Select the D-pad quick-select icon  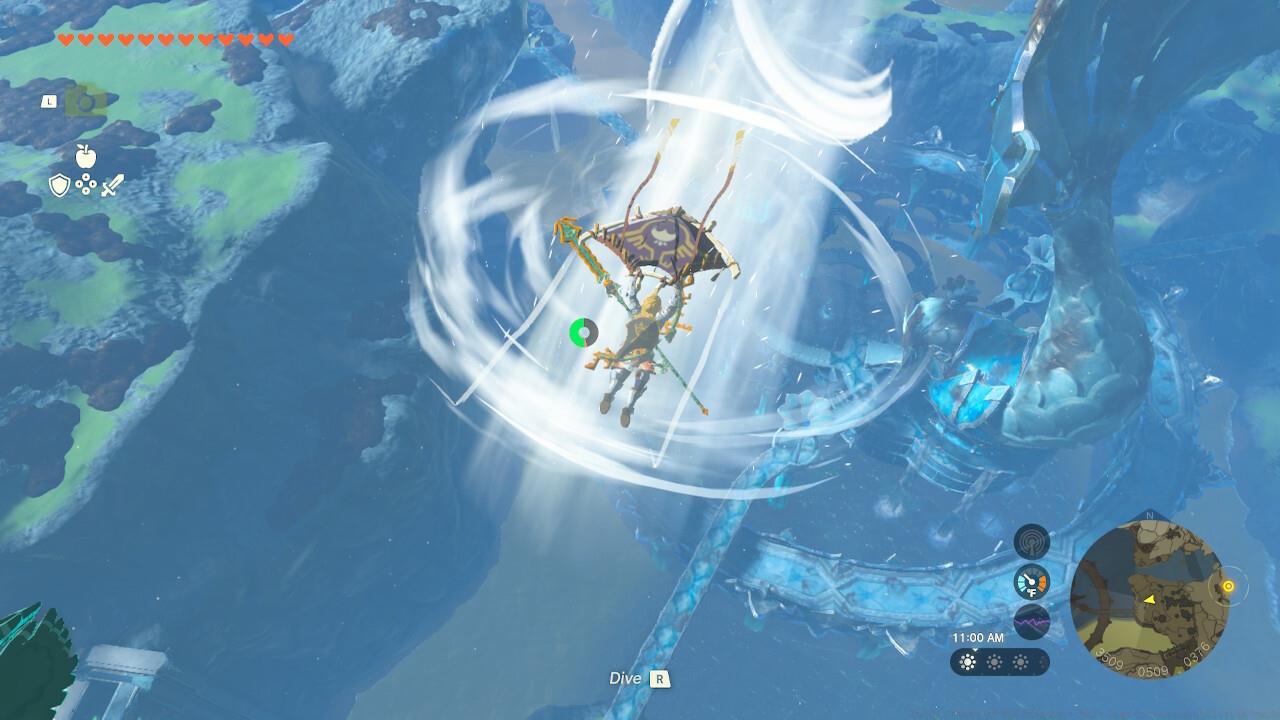coord(86,183)
